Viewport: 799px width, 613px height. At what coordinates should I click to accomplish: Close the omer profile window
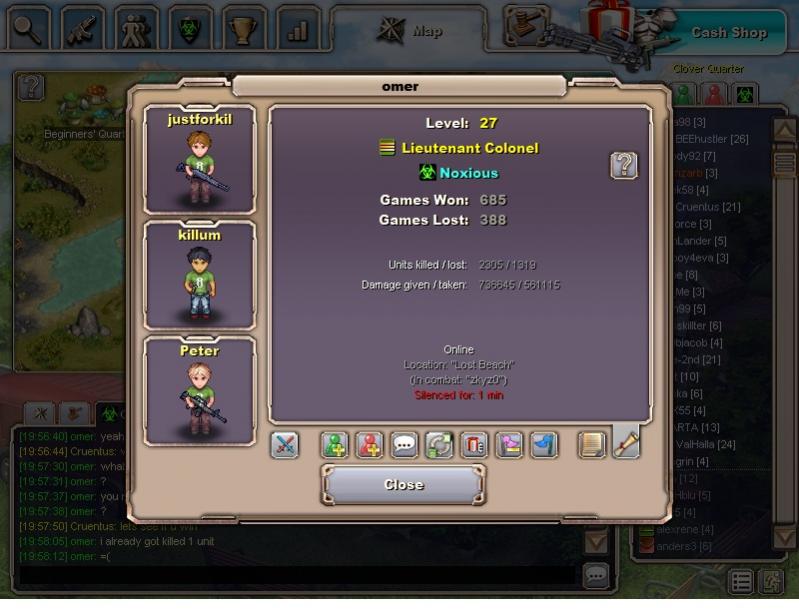[403, 485]
